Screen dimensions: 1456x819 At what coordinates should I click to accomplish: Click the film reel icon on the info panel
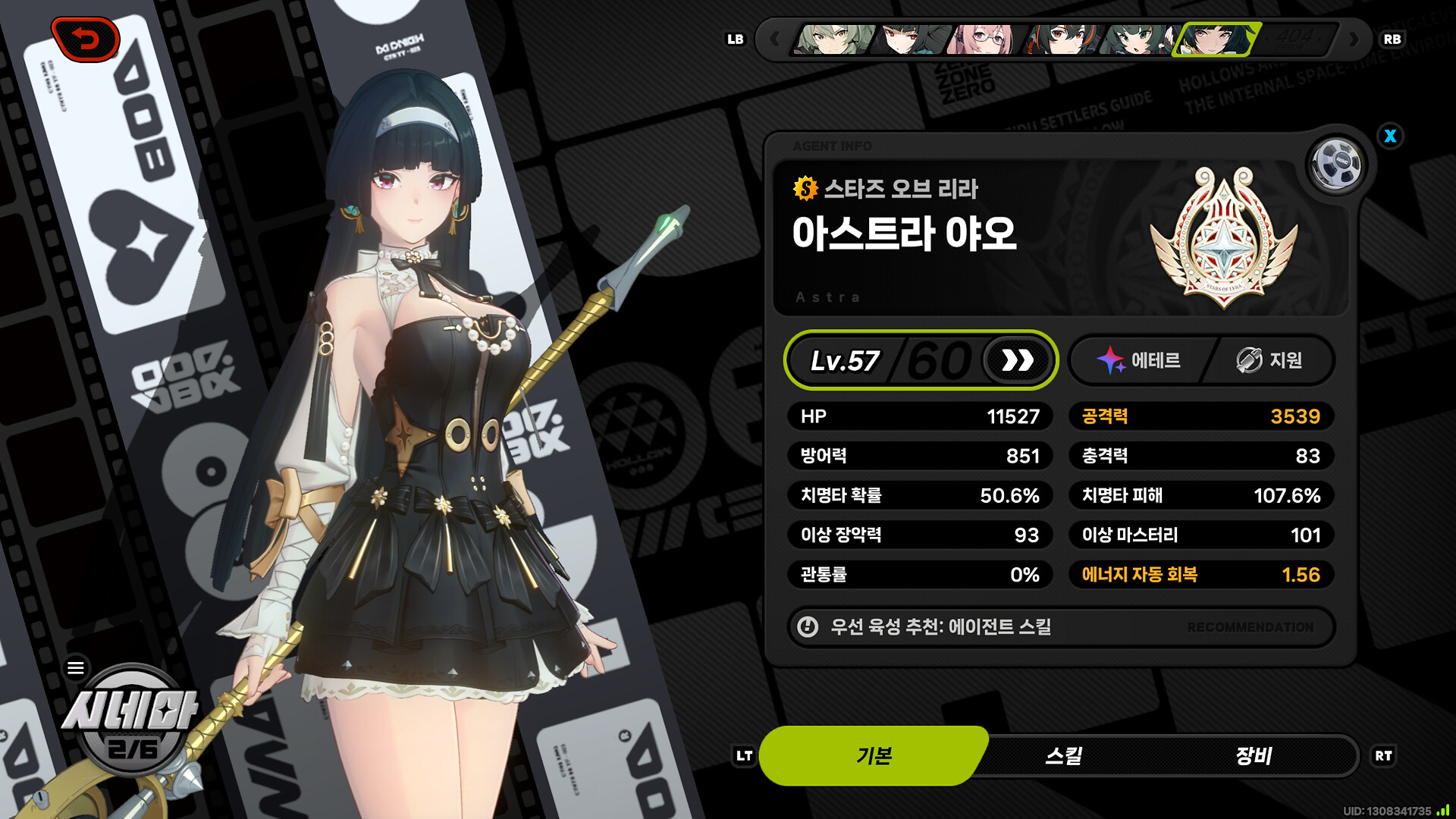(x=1336, y=164)
